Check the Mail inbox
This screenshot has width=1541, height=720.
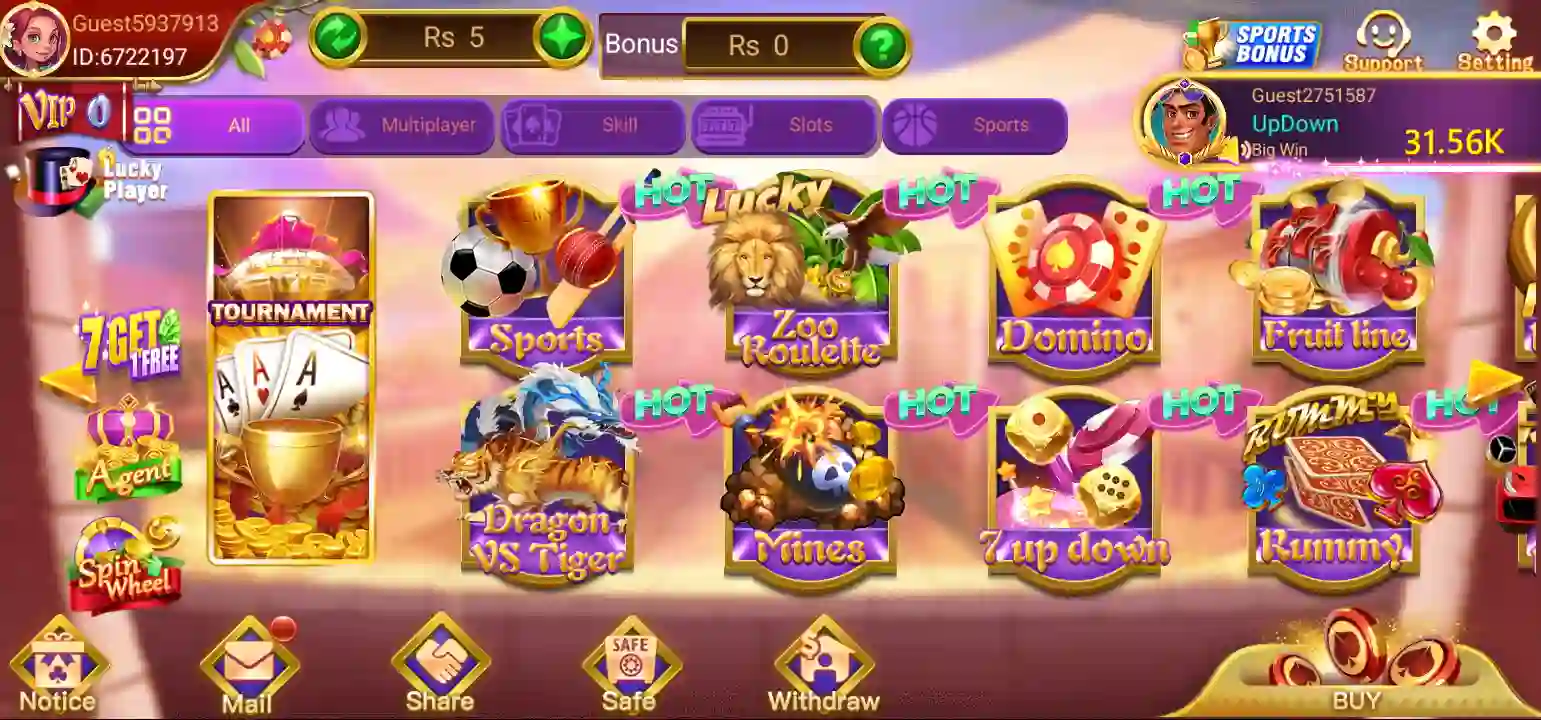[x=248, y=660]
